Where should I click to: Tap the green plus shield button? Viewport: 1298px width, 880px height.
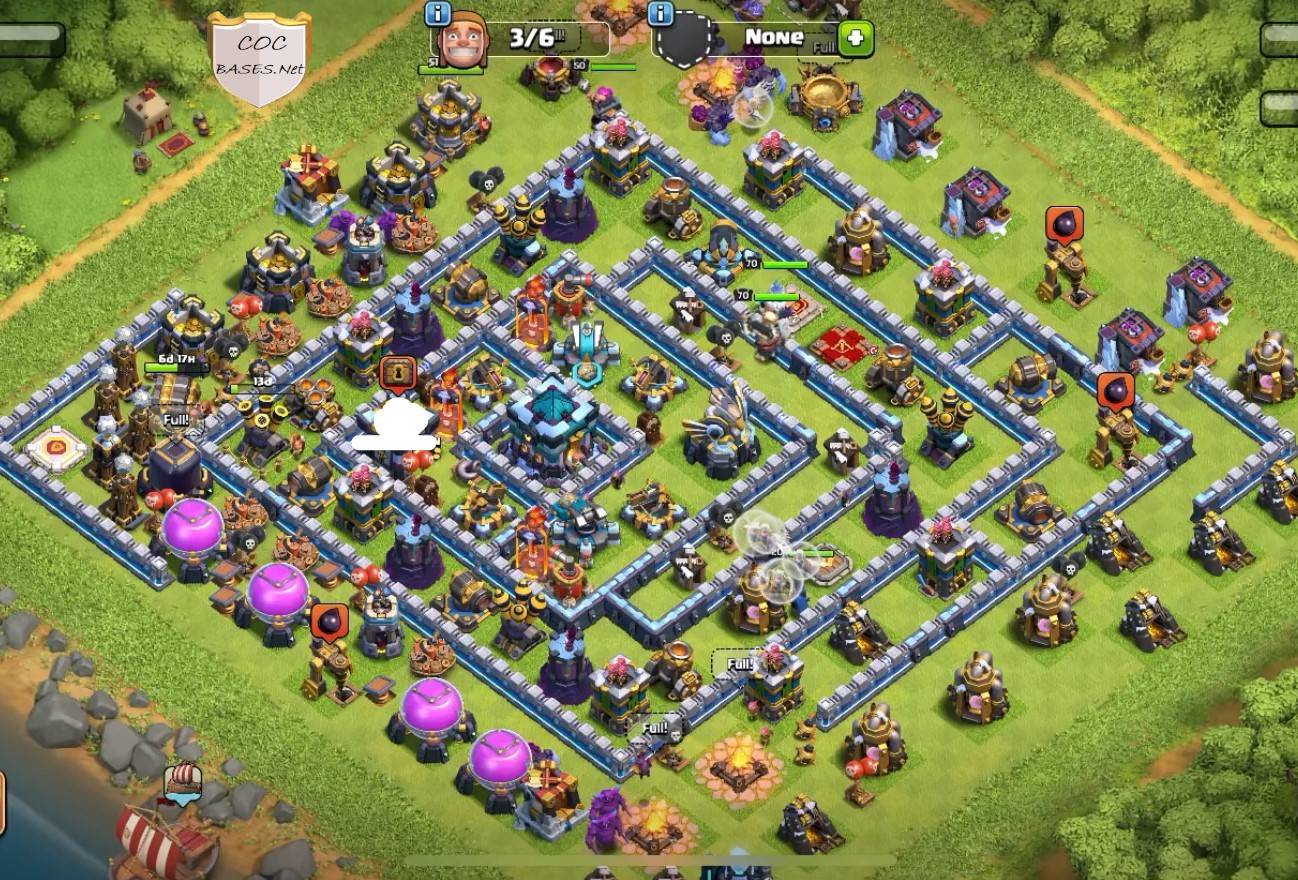click(855, 39)
